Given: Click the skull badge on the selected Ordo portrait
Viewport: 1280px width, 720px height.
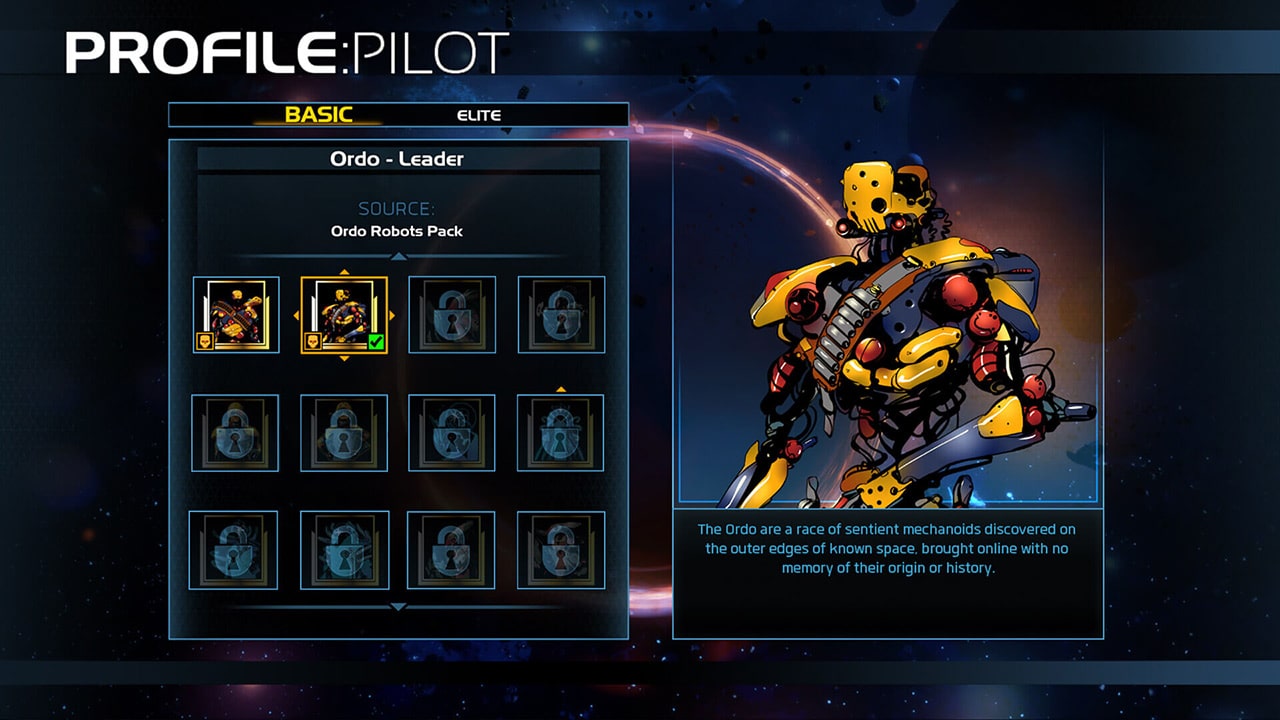Looking at the screenshot, I should coord(313,342).
